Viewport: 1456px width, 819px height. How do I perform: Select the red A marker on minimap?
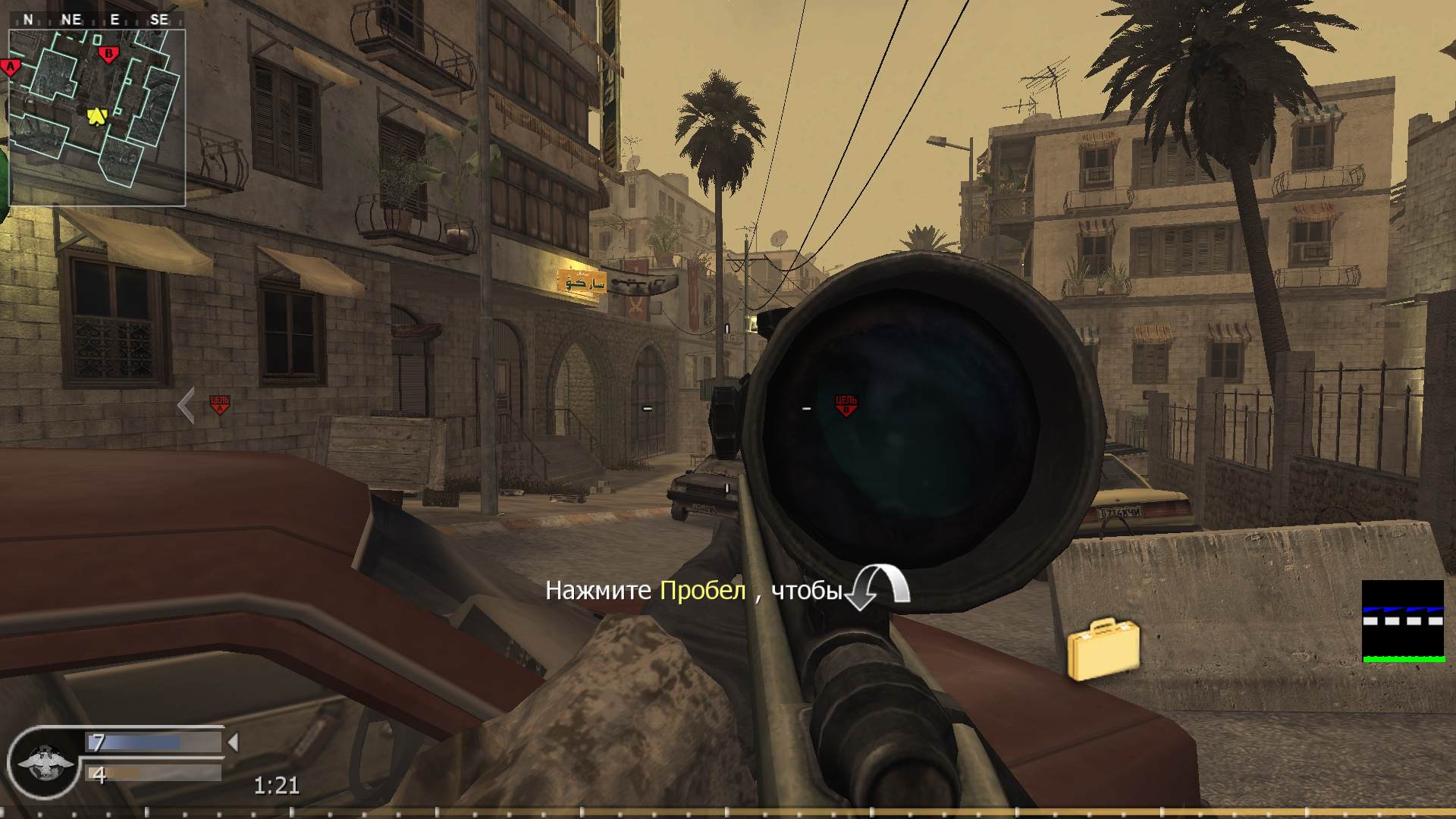point(10,65)
